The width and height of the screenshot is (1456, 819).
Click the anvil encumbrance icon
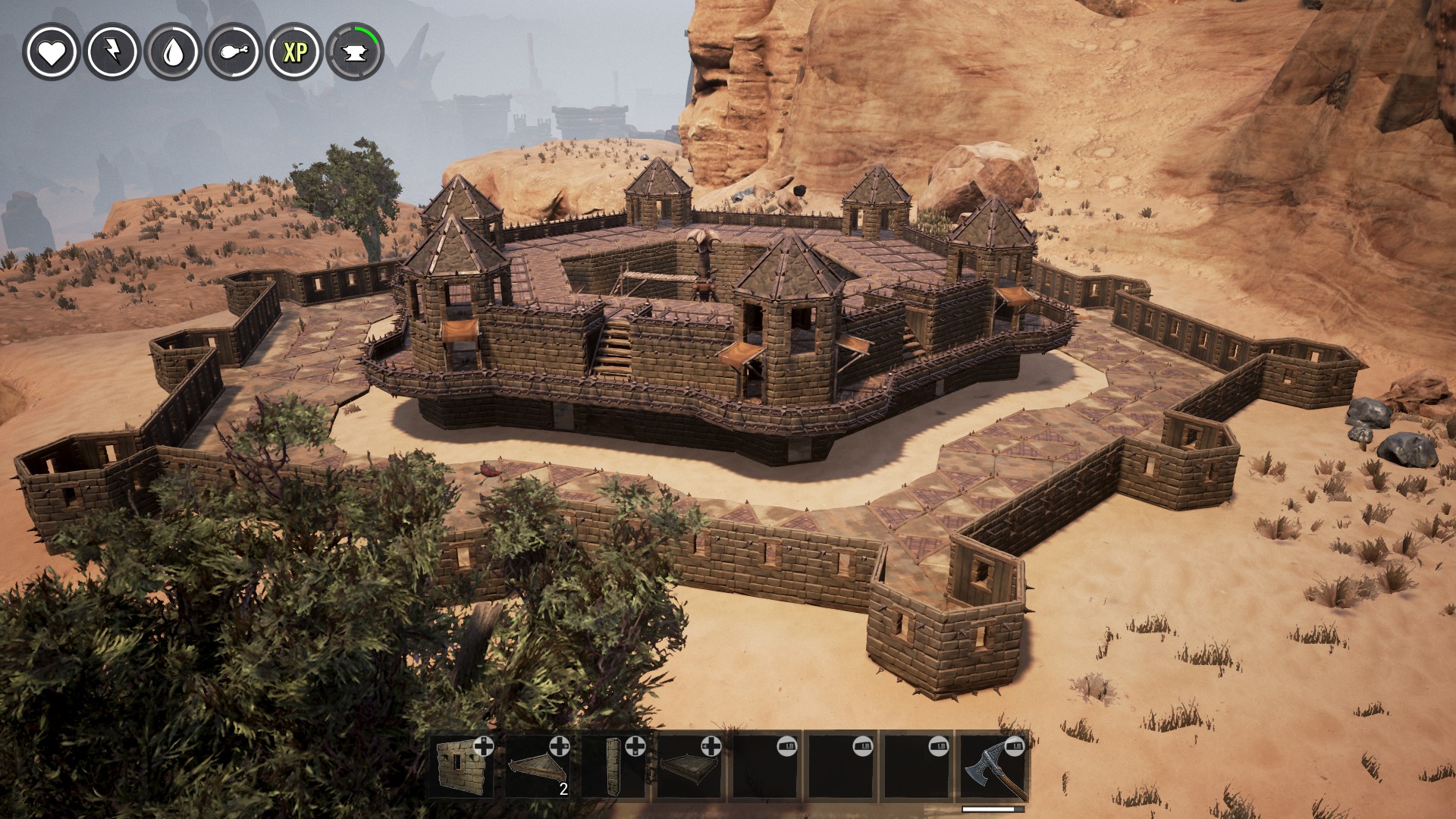(x=355, y=52)
